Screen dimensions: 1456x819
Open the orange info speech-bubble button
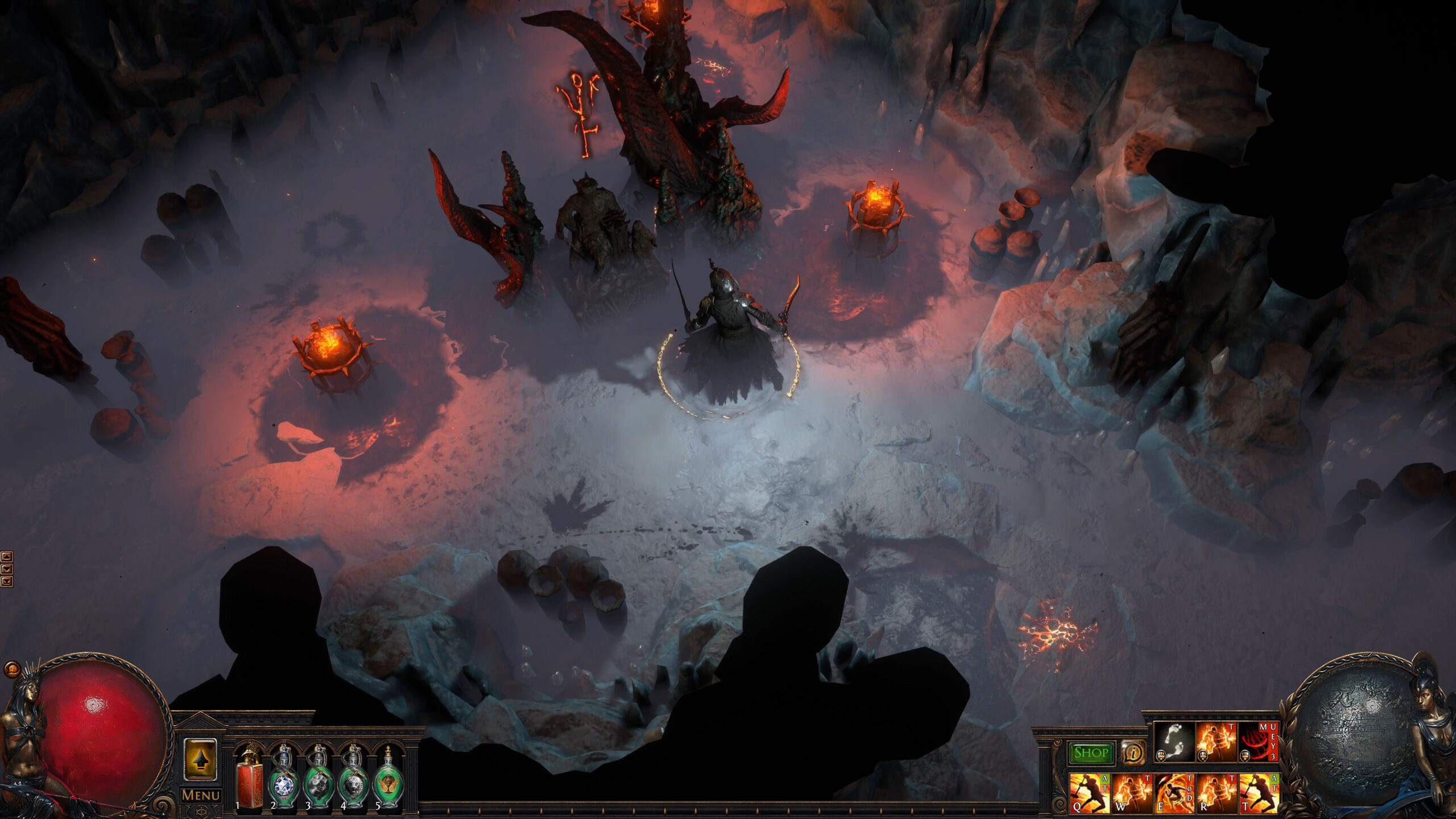point(1133,754)
